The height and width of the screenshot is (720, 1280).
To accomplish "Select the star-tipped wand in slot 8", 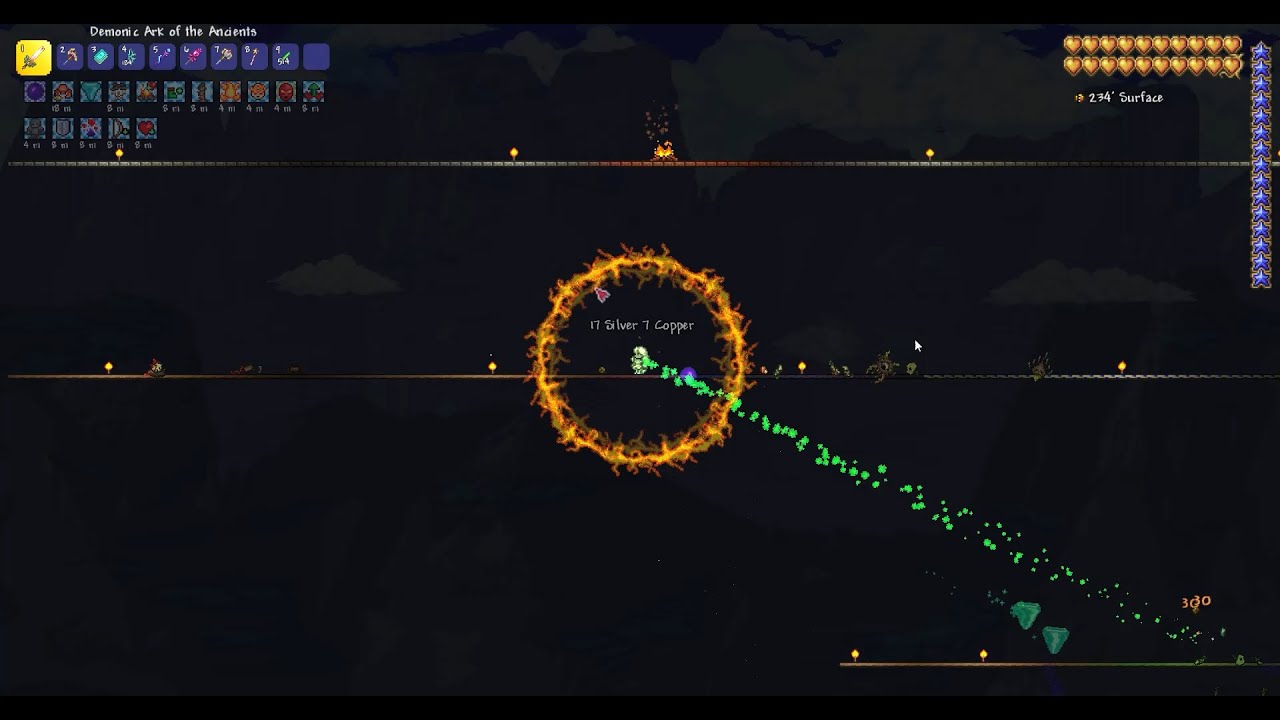I will tap(255, 57).
